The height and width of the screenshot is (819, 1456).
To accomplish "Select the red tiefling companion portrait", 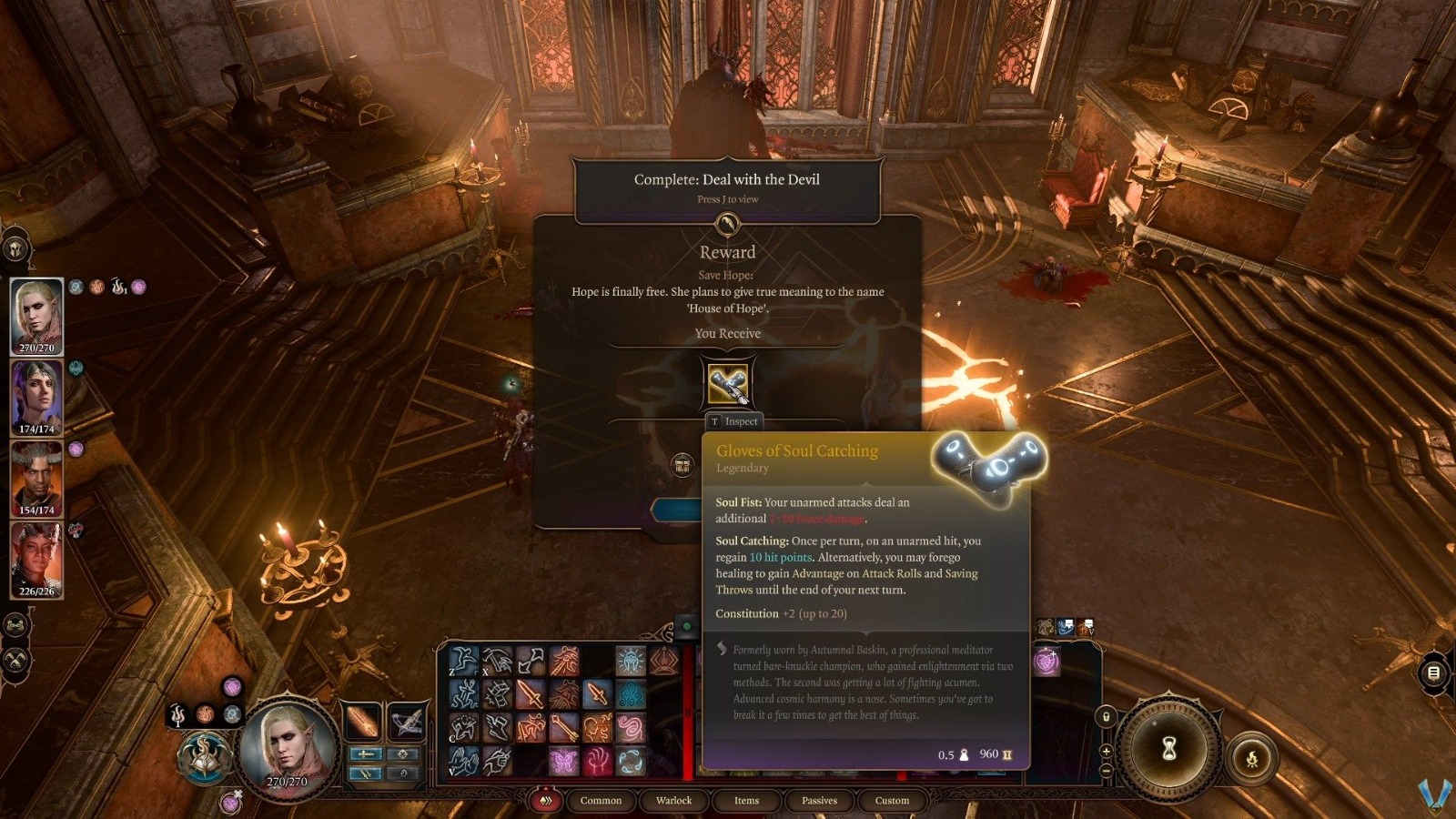I will [x=36, y=559].
